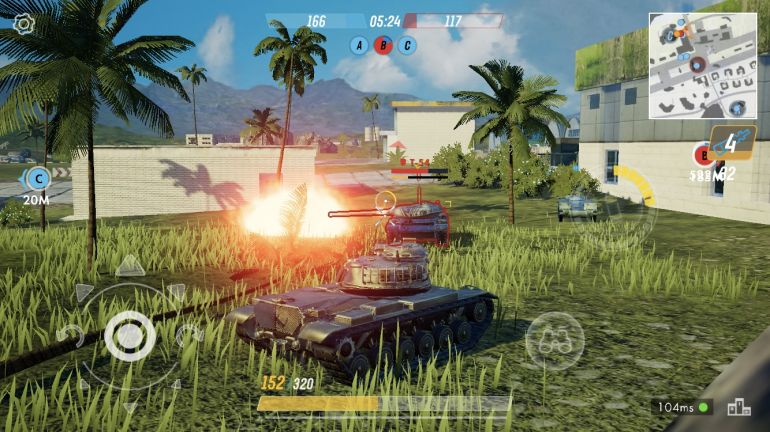Viewport: 770px width, 432px height.
Task: Open the scoreboard podium icon
Action: [739, 407]
